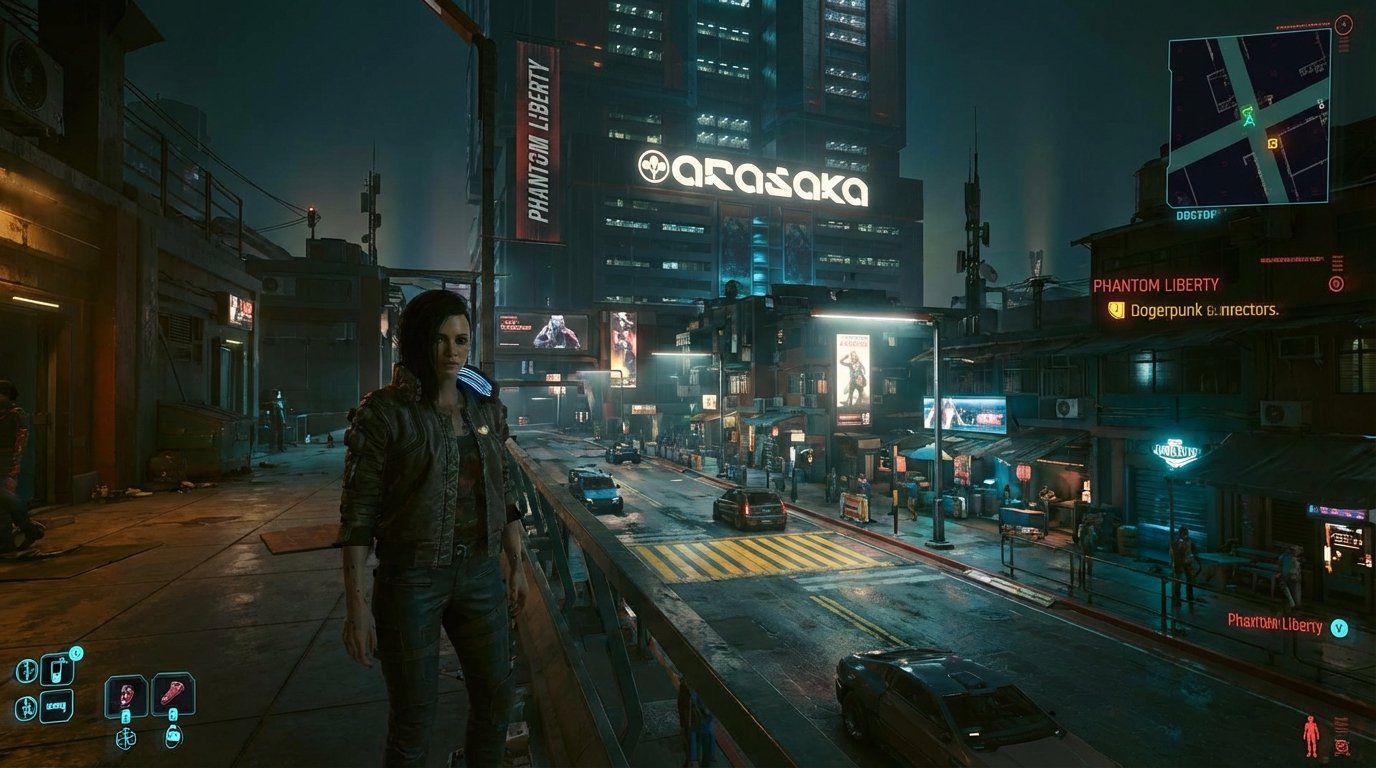Click the red target icon beside Phantom Liberty tracker
This screenshot has width=1376, height=768.
click(1336, 283)
